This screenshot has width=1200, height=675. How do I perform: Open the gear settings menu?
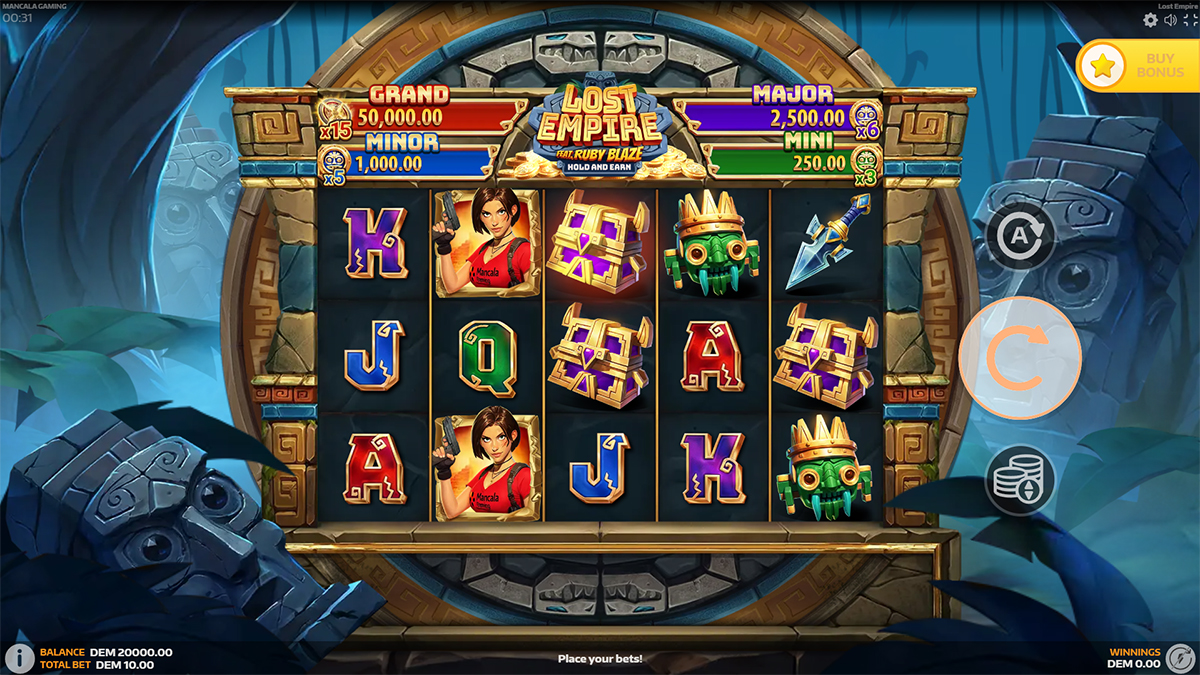pos(1150,20)
